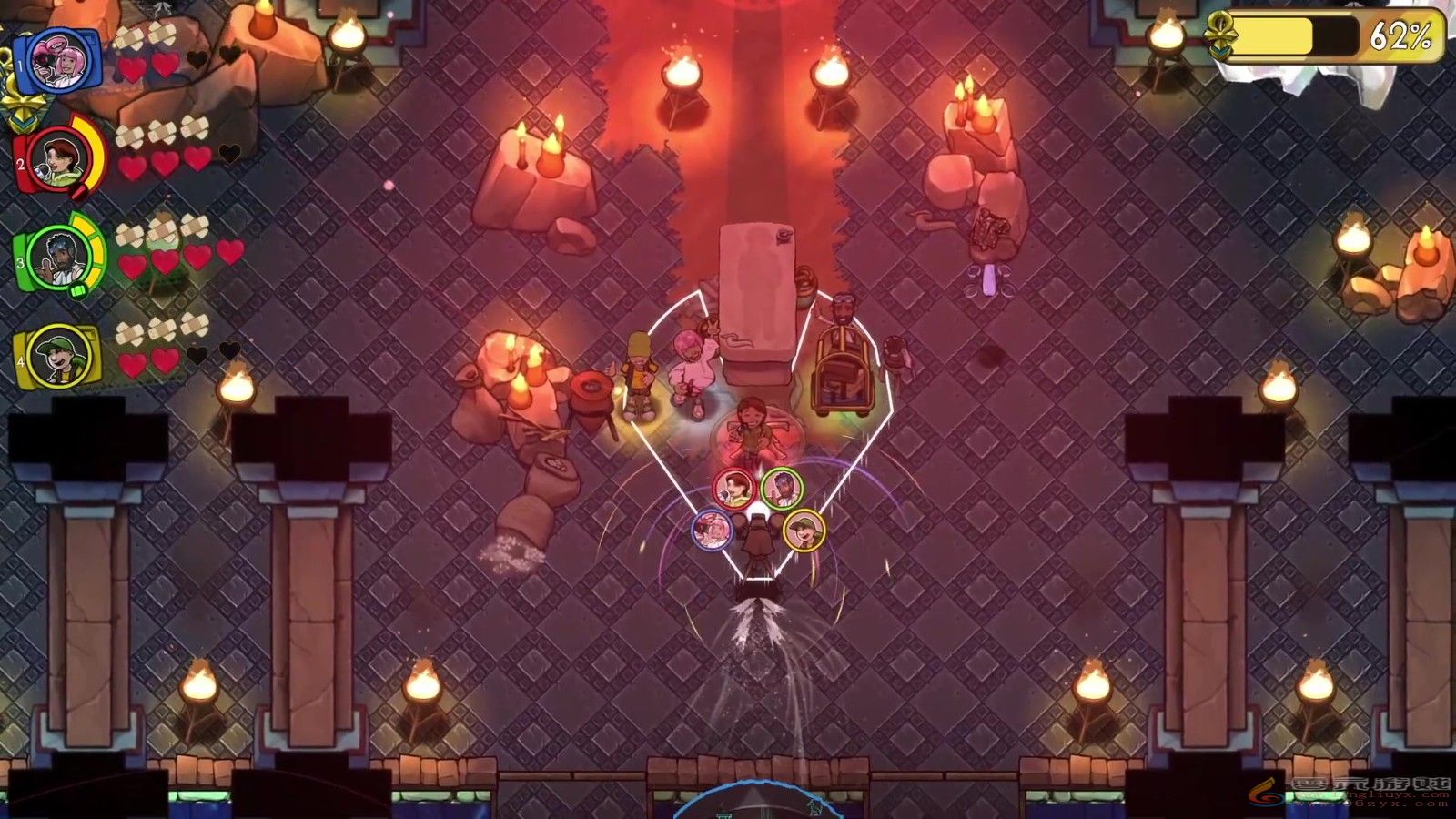
Task: Choose the yellow-ringed player bubble beside the camera
Action: coord(804,530)
